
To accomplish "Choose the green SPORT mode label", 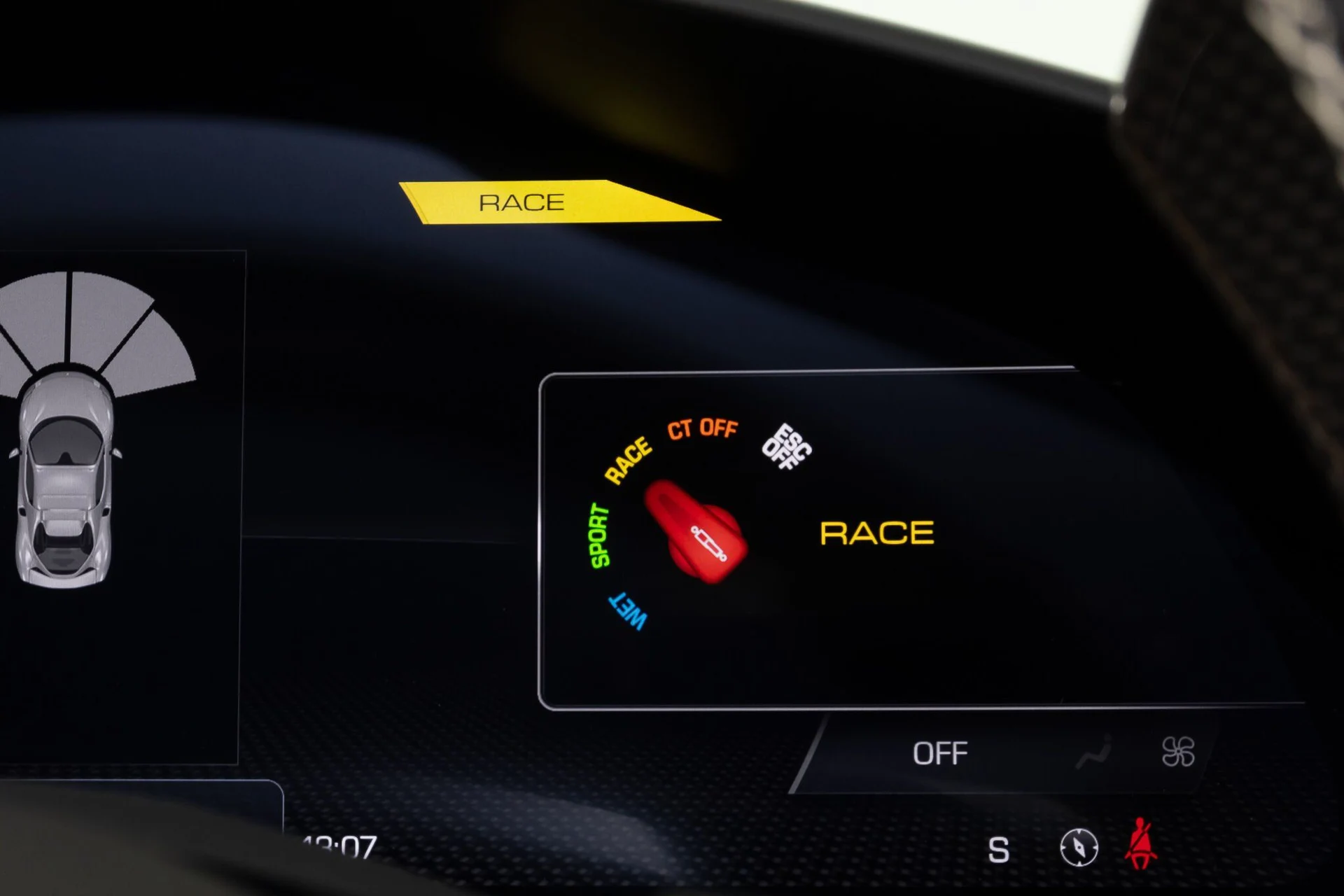I will (599, 536).
